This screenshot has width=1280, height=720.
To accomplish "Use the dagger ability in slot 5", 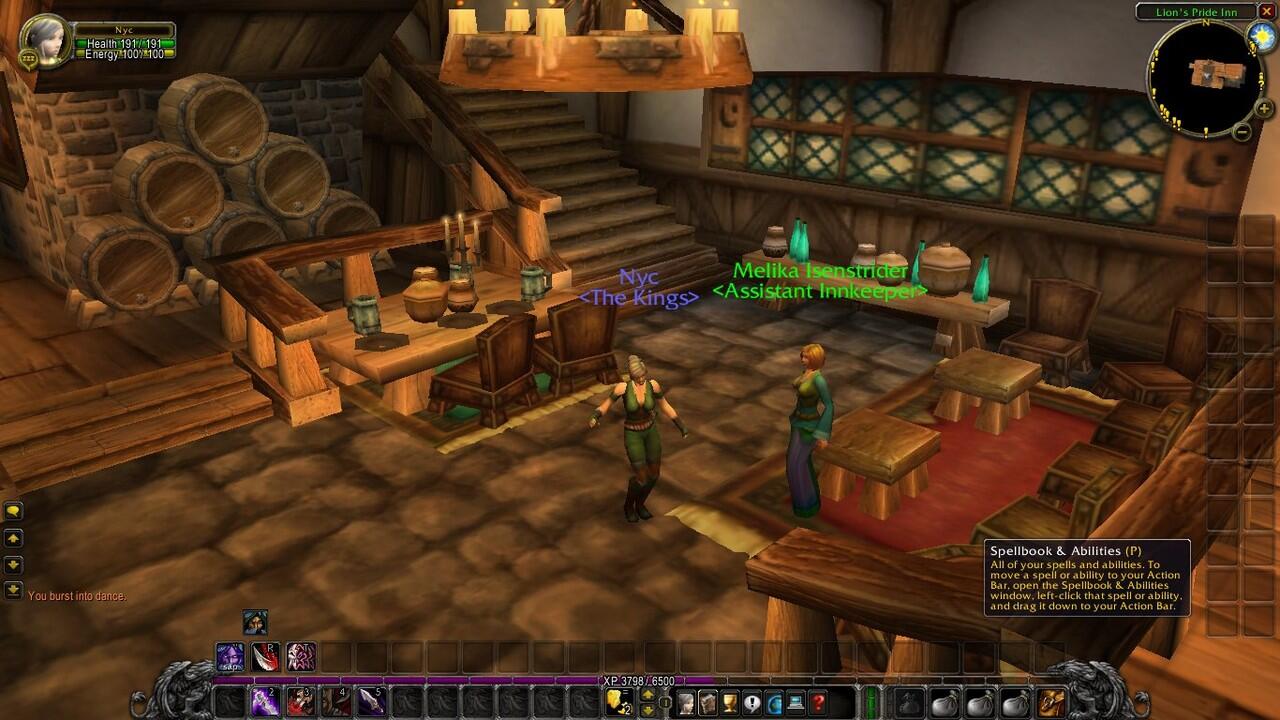I will click(372, 702).
